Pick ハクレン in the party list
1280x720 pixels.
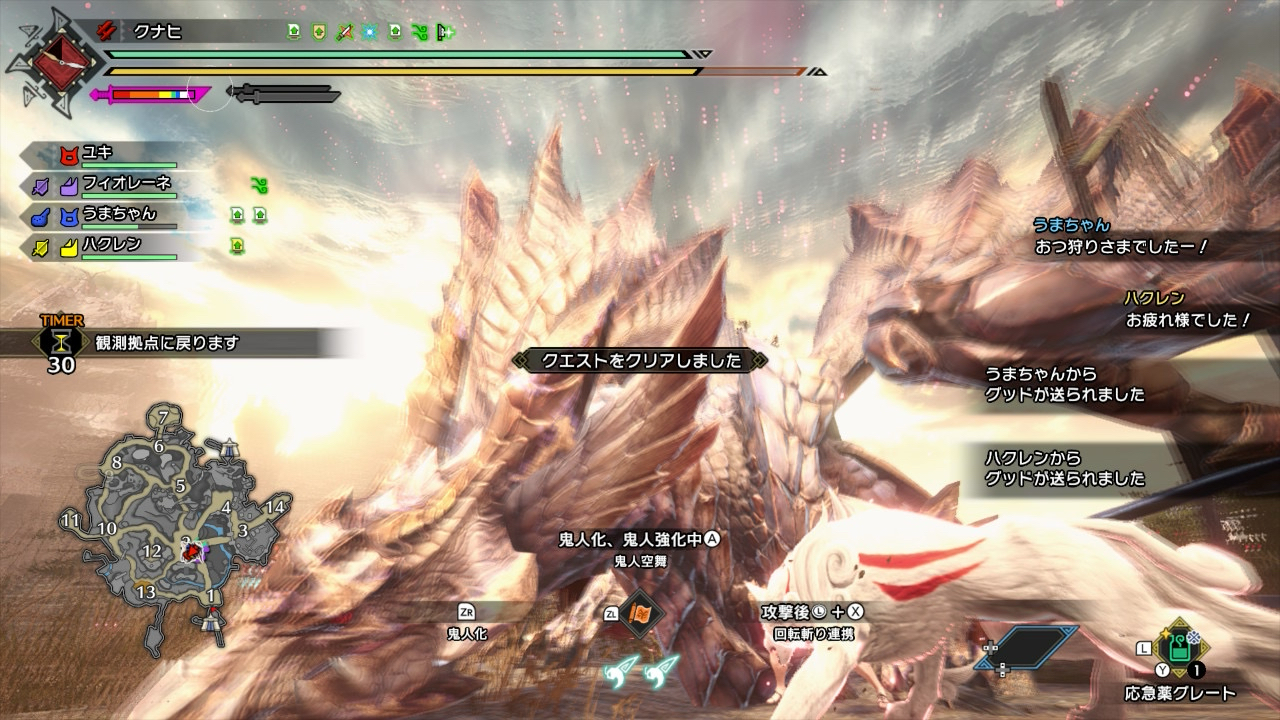click(111, 245)
